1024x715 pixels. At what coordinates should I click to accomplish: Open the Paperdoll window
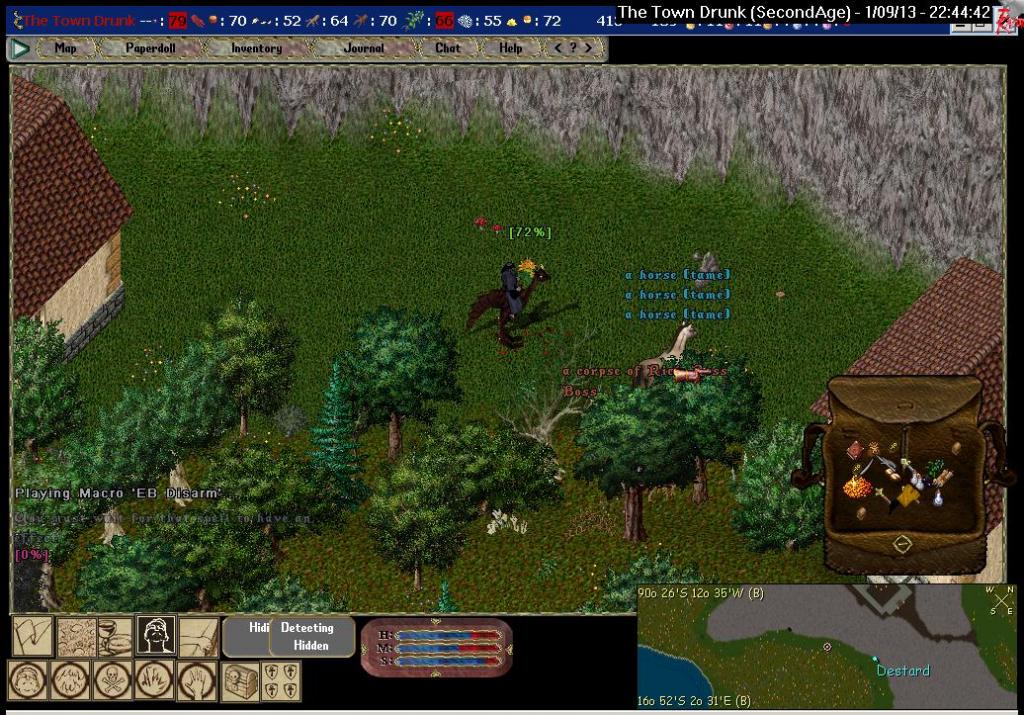151,48
